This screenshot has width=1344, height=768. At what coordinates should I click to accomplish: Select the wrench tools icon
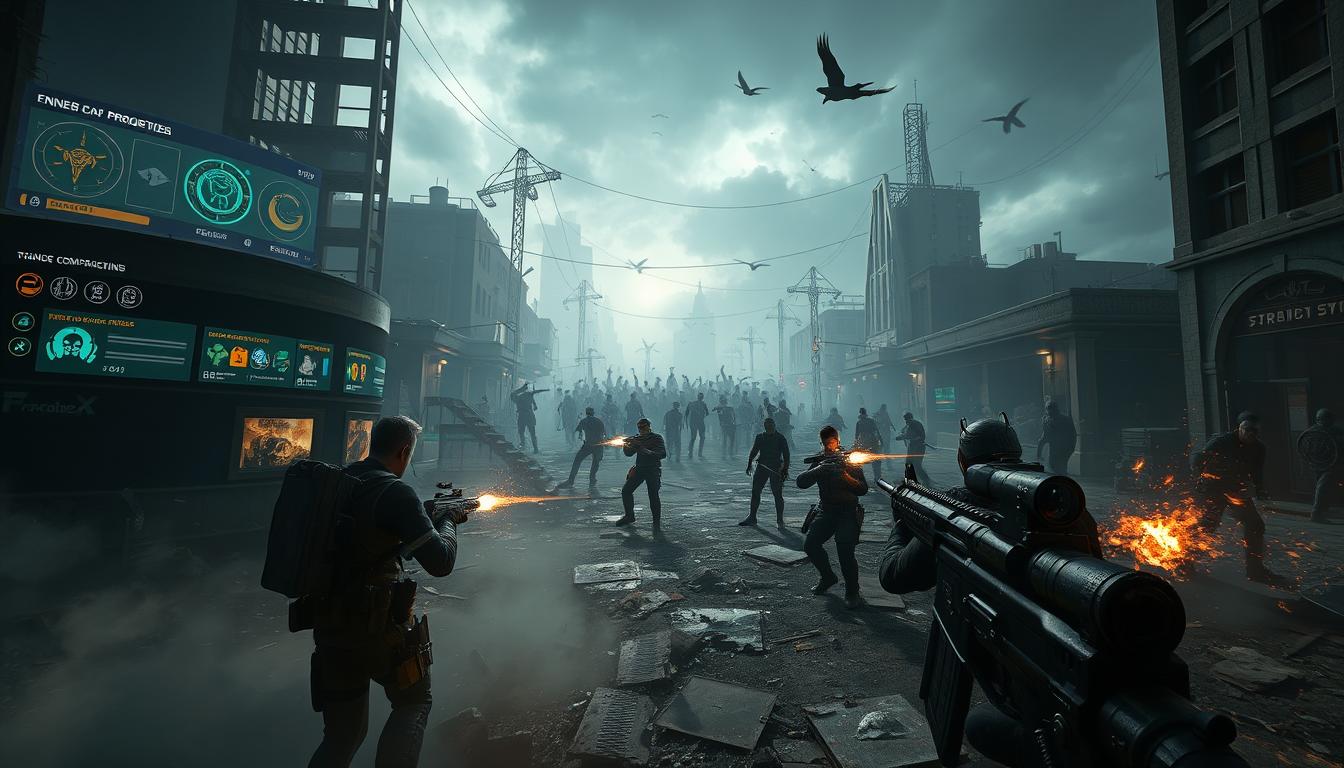click(x=20, y=346)
